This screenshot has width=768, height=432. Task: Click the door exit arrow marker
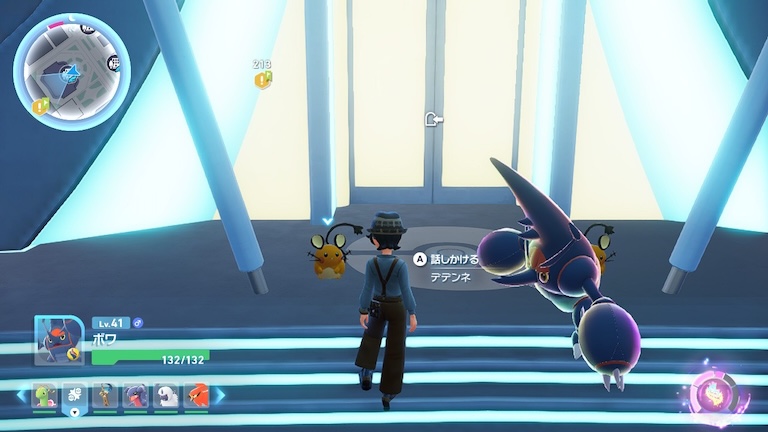pyautogui.click(x=433, y=120)
